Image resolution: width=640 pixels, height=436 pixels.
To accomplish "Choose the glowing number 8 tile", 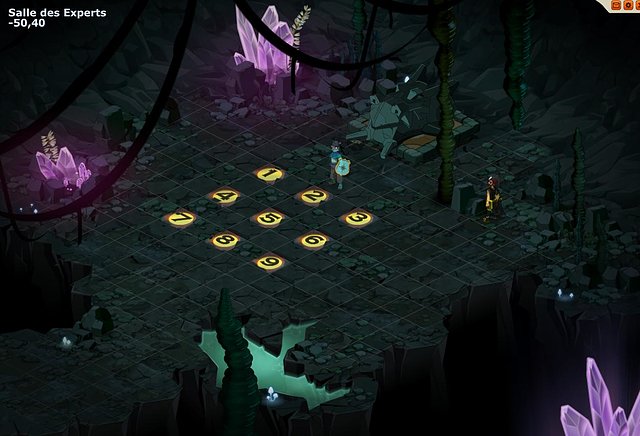I will (225, 240).
